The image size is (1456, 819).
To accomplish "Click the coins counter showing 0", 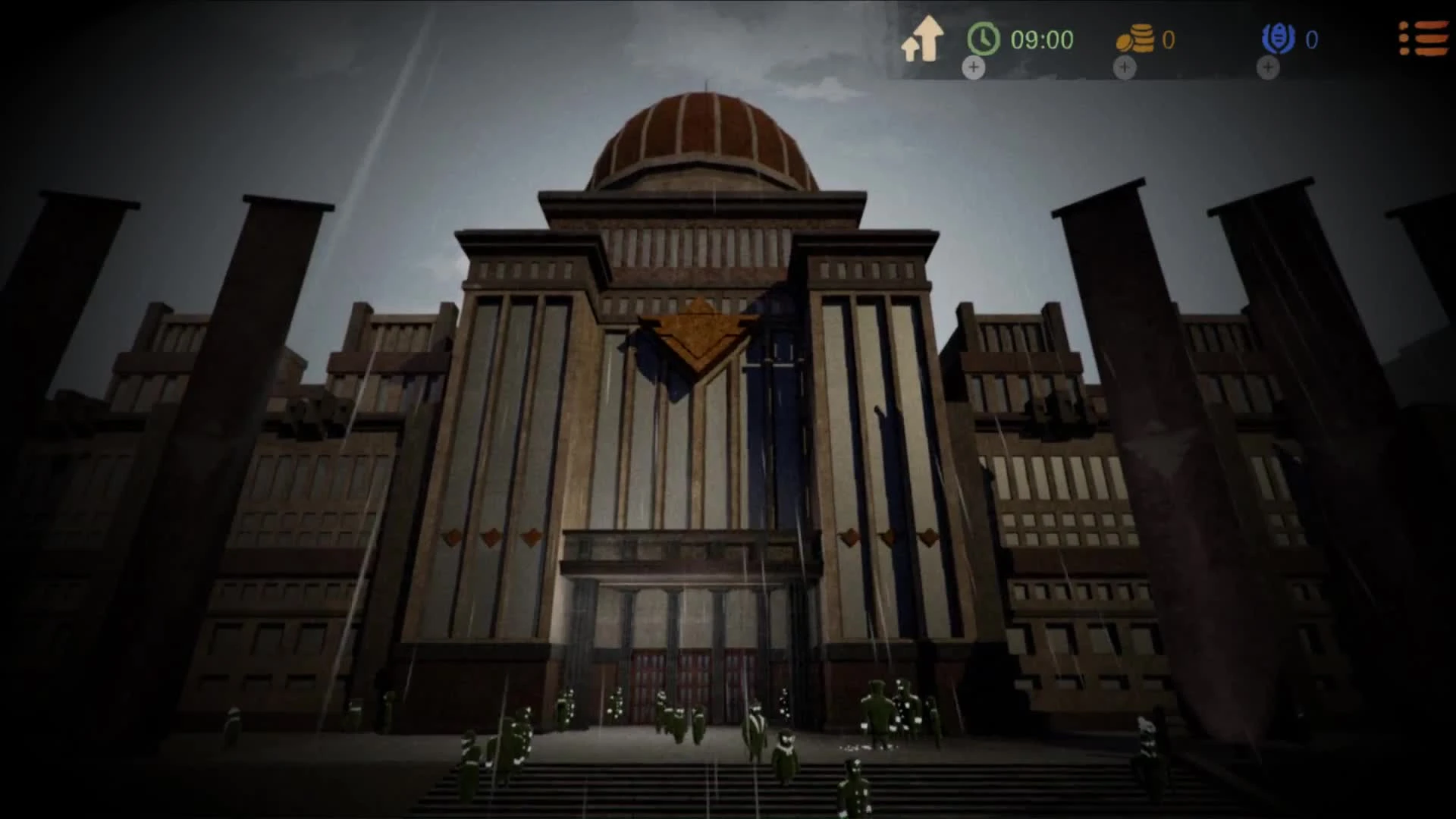I will 1168,39.
